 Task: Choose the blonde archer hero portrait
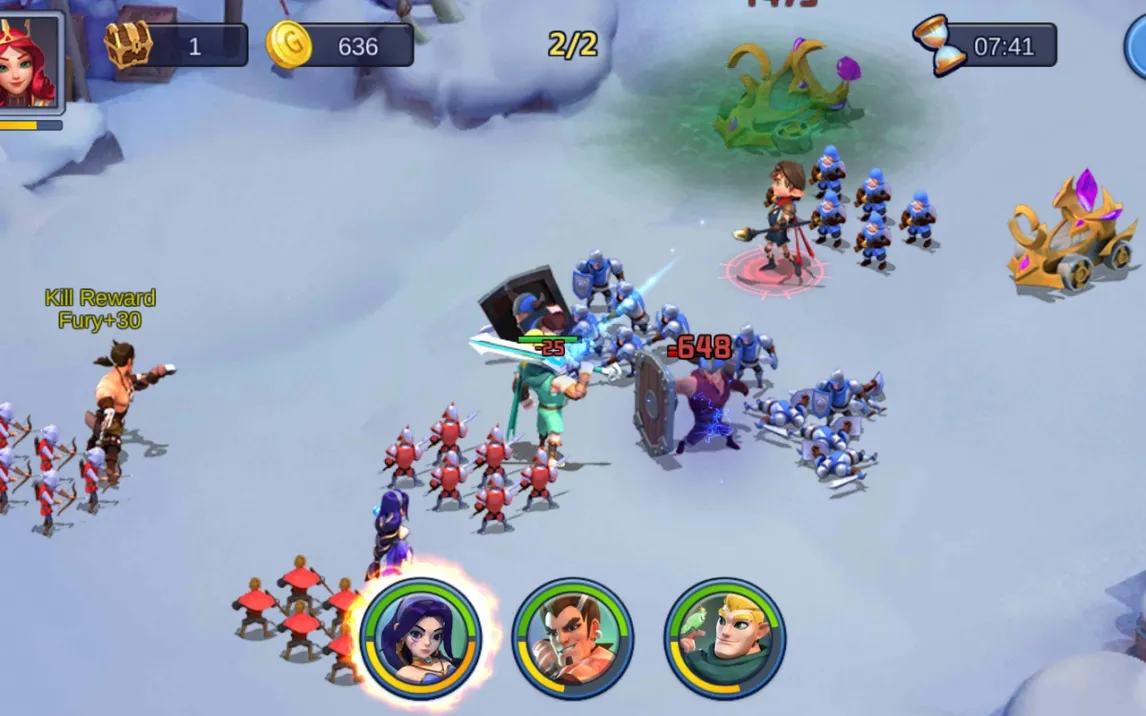coord(724,638)
